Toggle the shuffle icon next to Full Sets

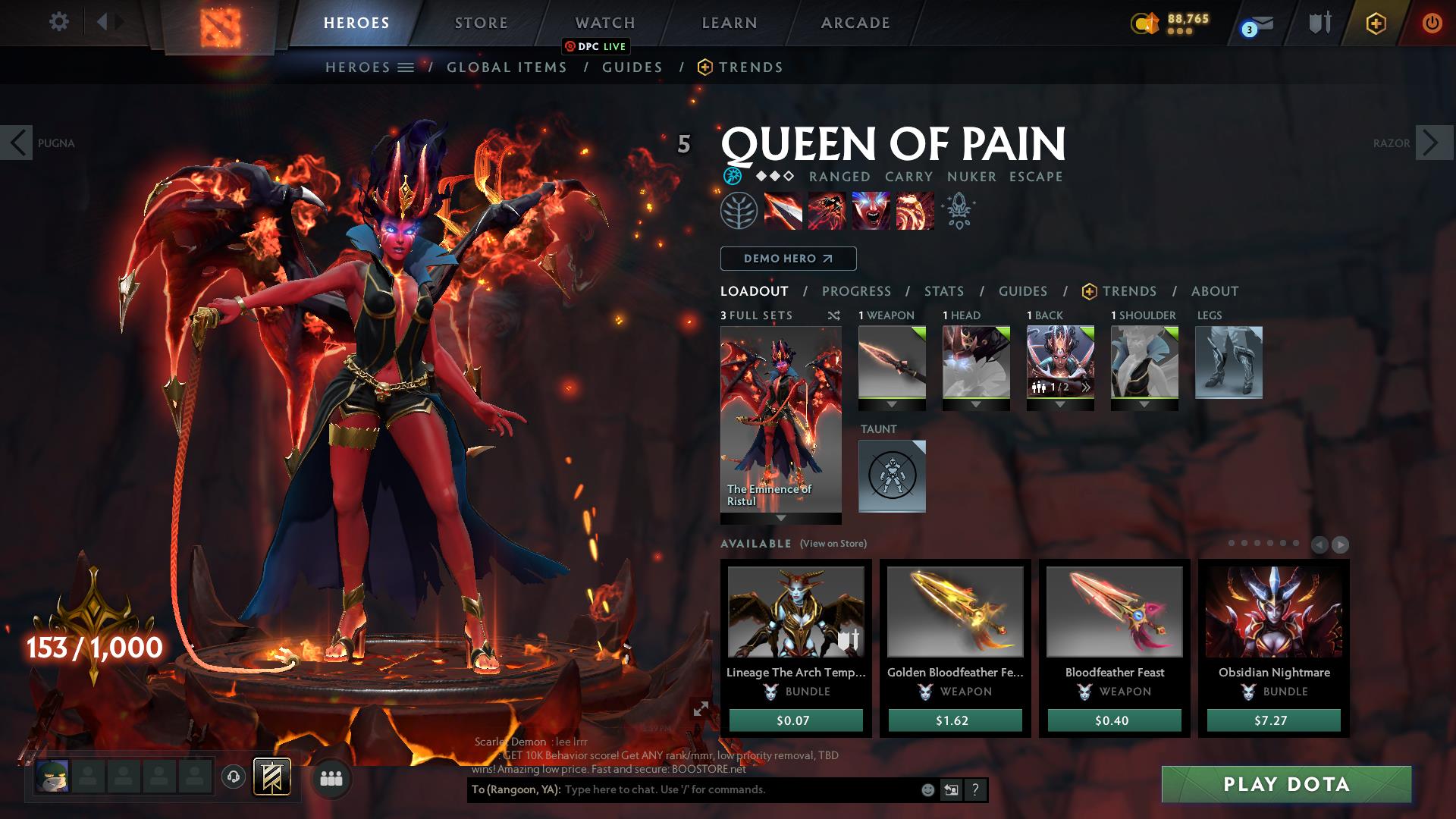coord(834,316)
